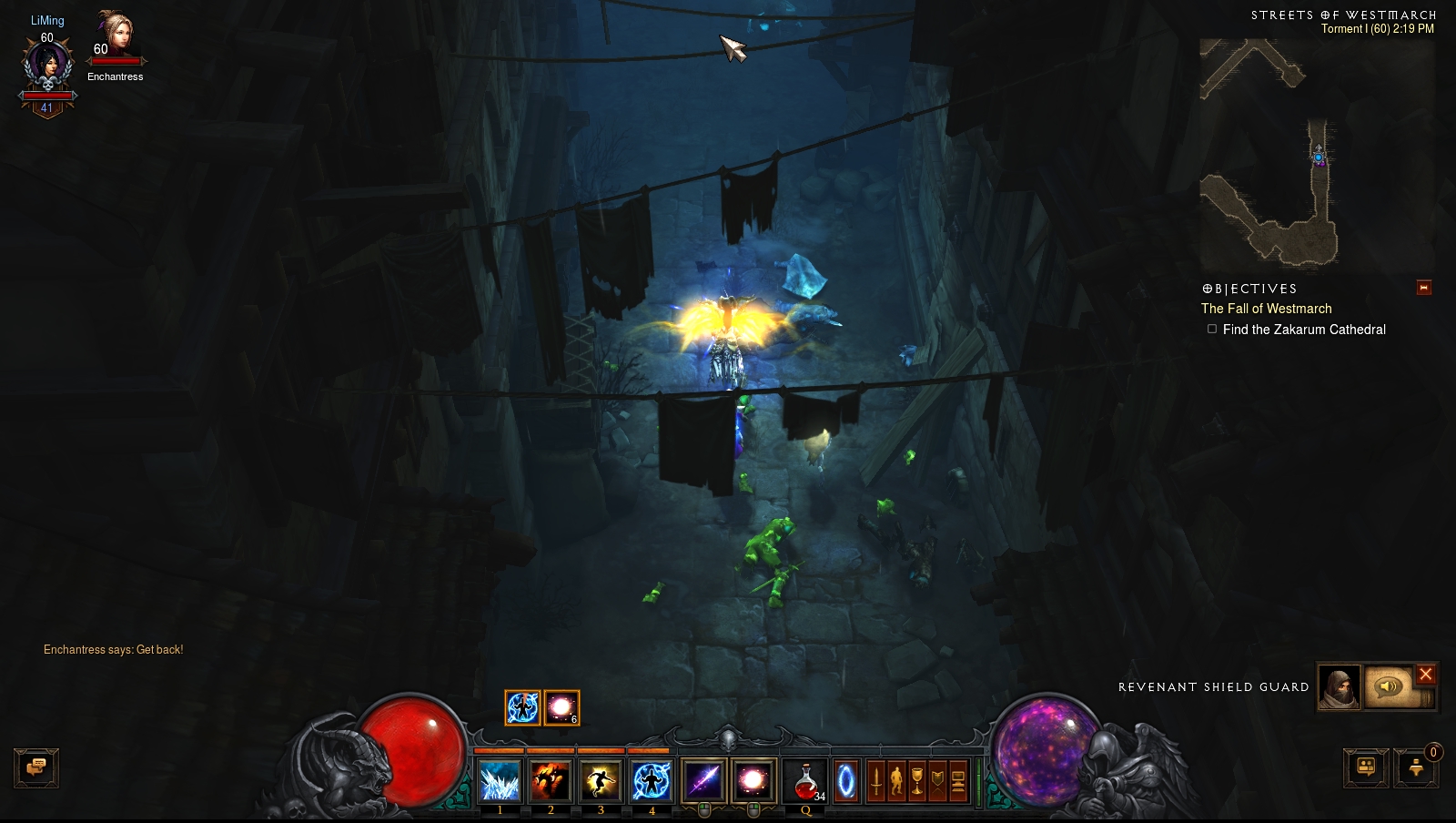Screen dimensions: 1456x823
Task: Activate the ice shards skill in slot 1
Action: coord(500,781)
